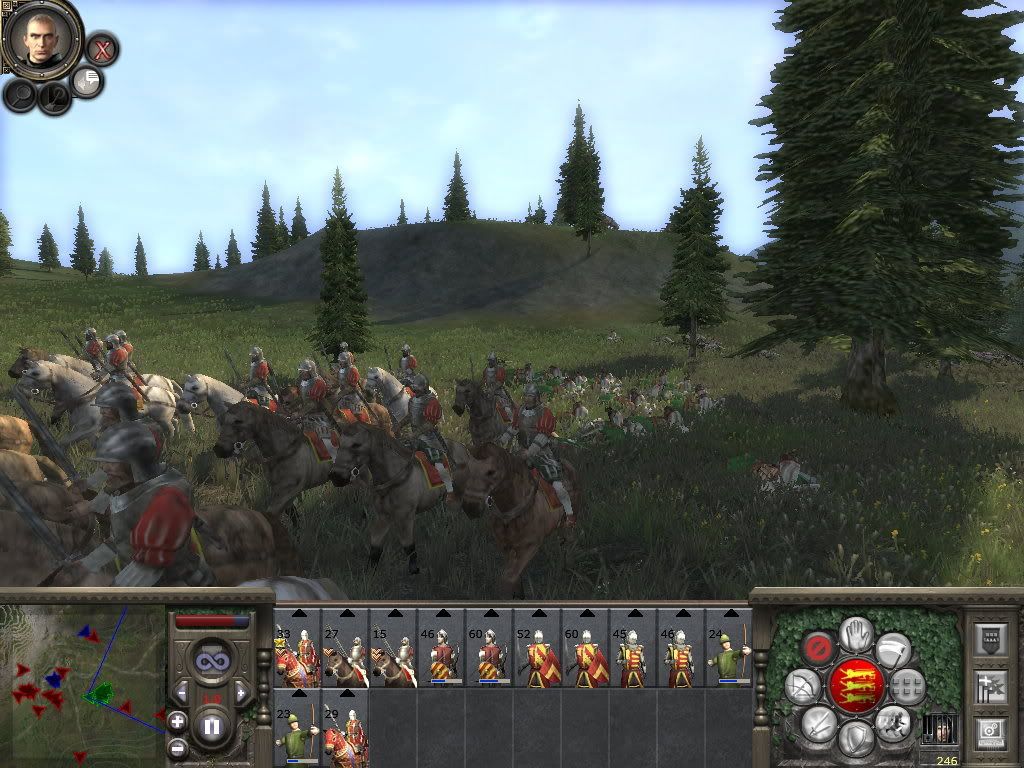Viewport: 1024px width, 768px height.
Task: Increase battle speed with the plus arrow
Action: pyautogui.click(x=242, y=692)
